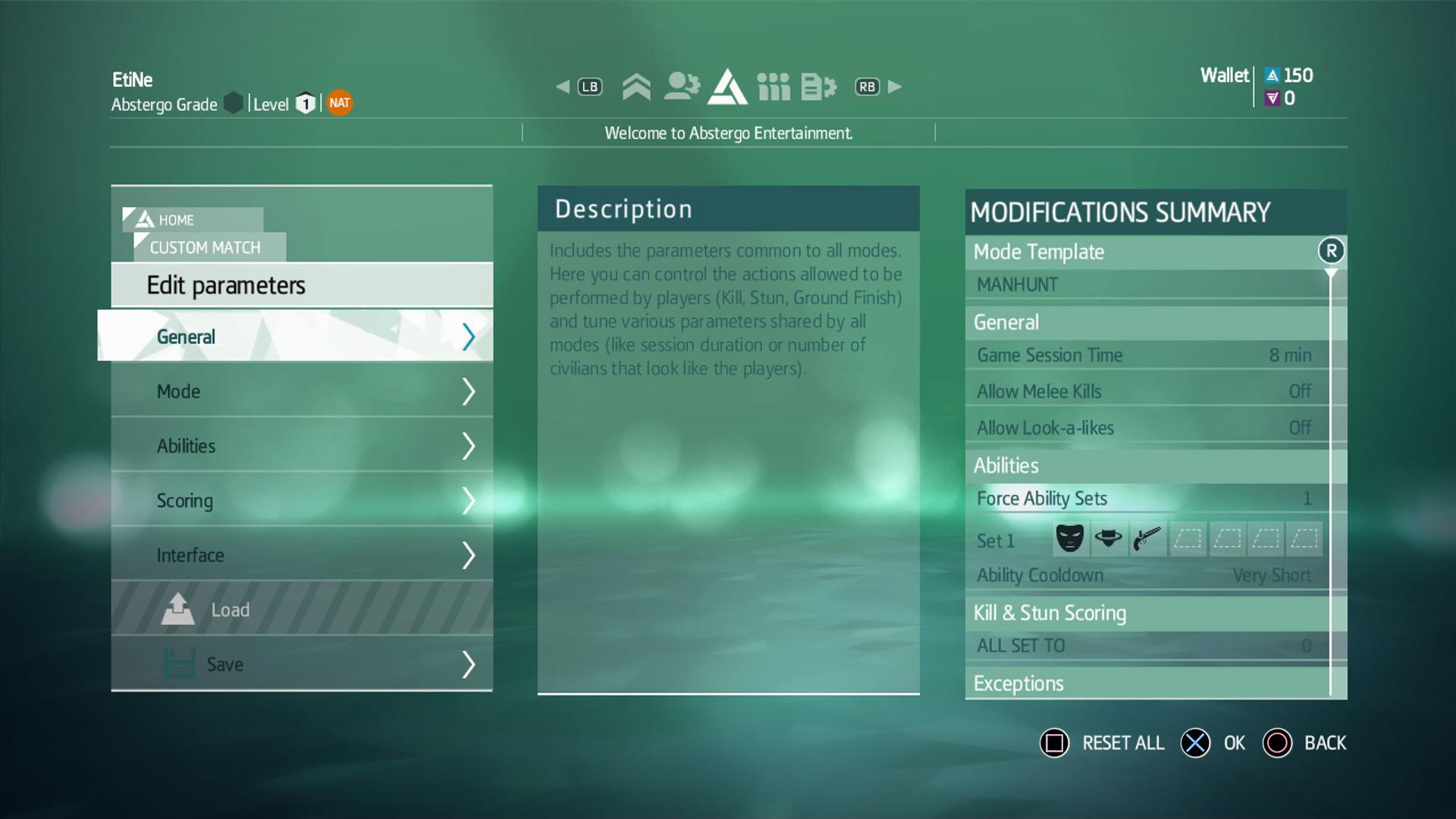The height and width of the screenshot is (819, 1456).
Task: Select the Ability Cooldown row
Action: 1145,576
